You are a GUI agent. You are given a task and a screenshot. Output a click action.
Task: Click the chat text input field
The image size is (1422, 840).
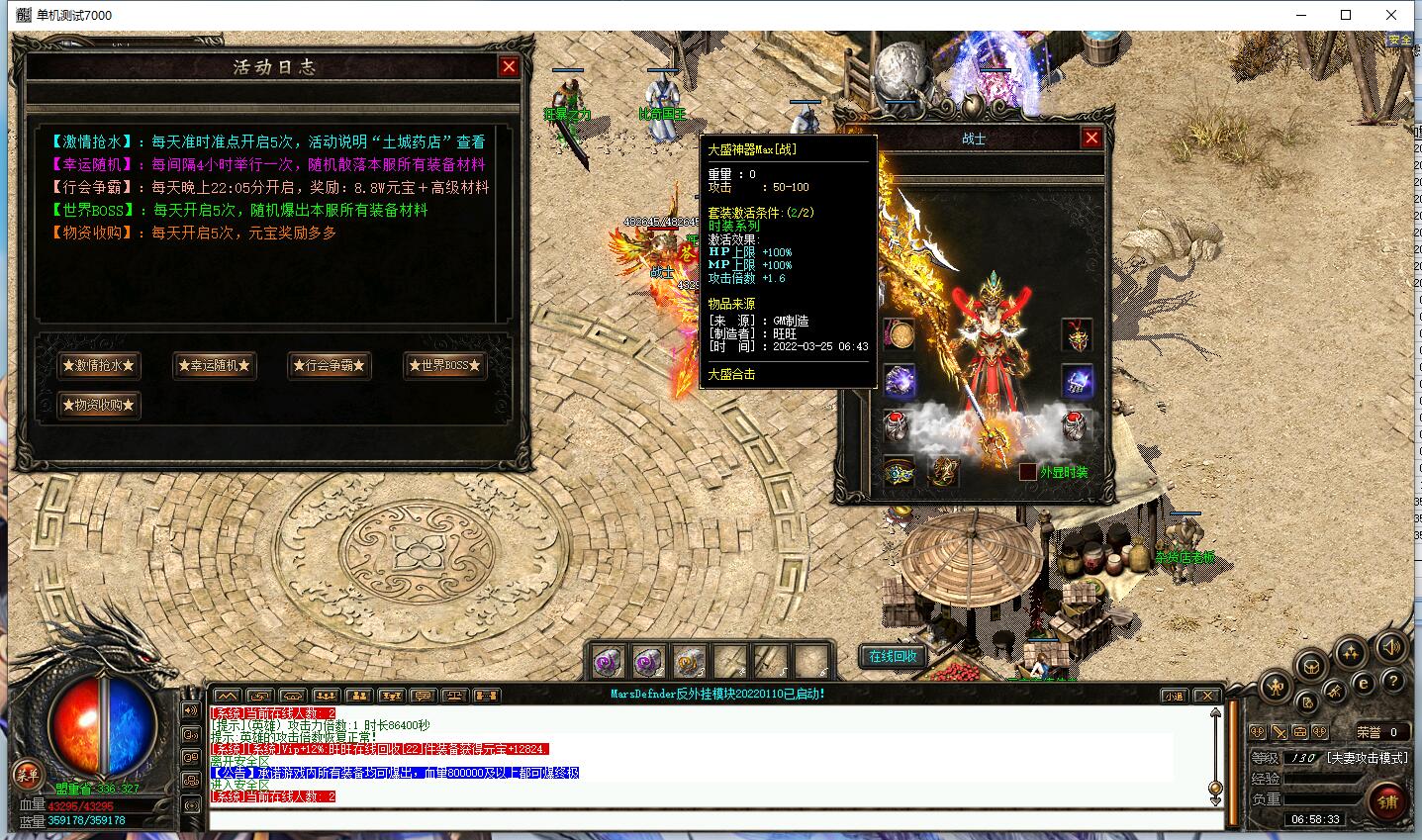712,820
